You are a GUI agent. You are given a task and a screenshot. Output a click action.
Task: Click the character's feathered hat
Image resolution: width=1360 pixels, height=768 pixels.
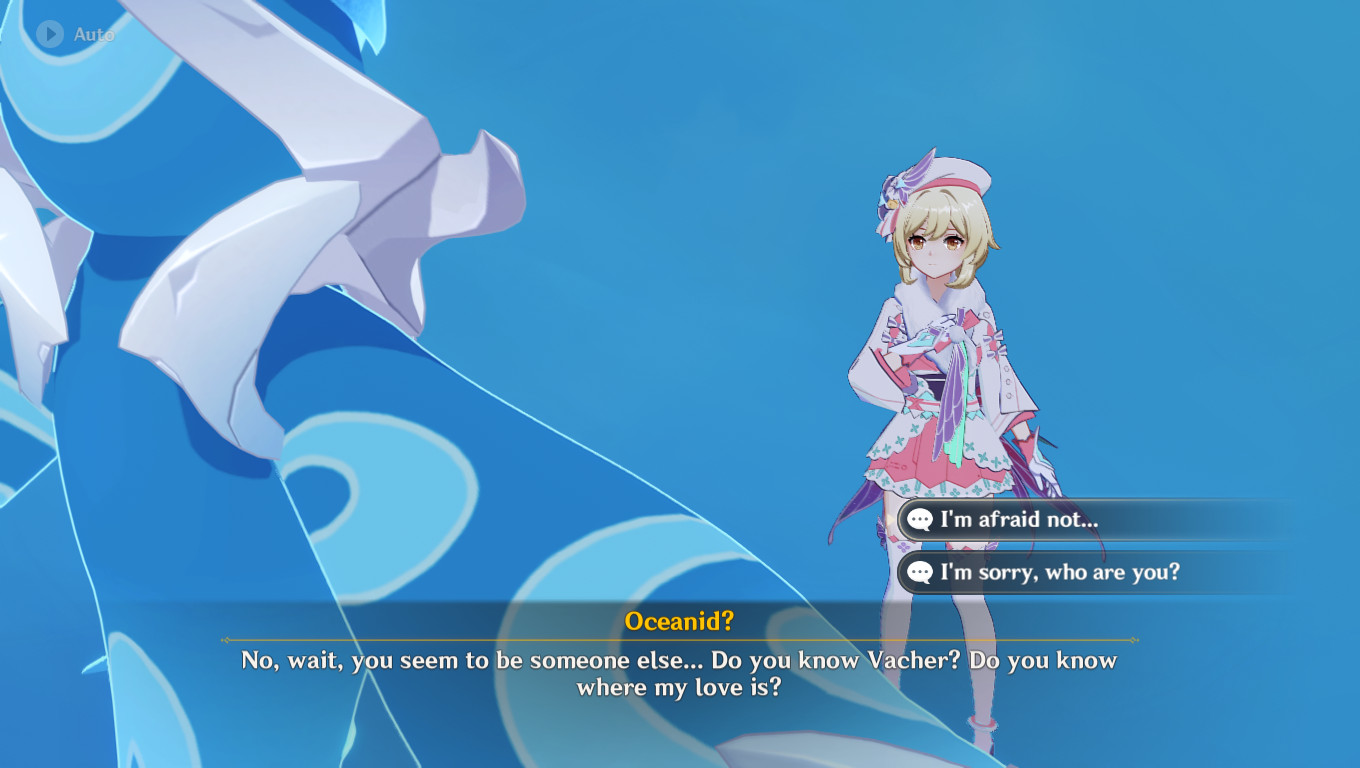point(930,185)
